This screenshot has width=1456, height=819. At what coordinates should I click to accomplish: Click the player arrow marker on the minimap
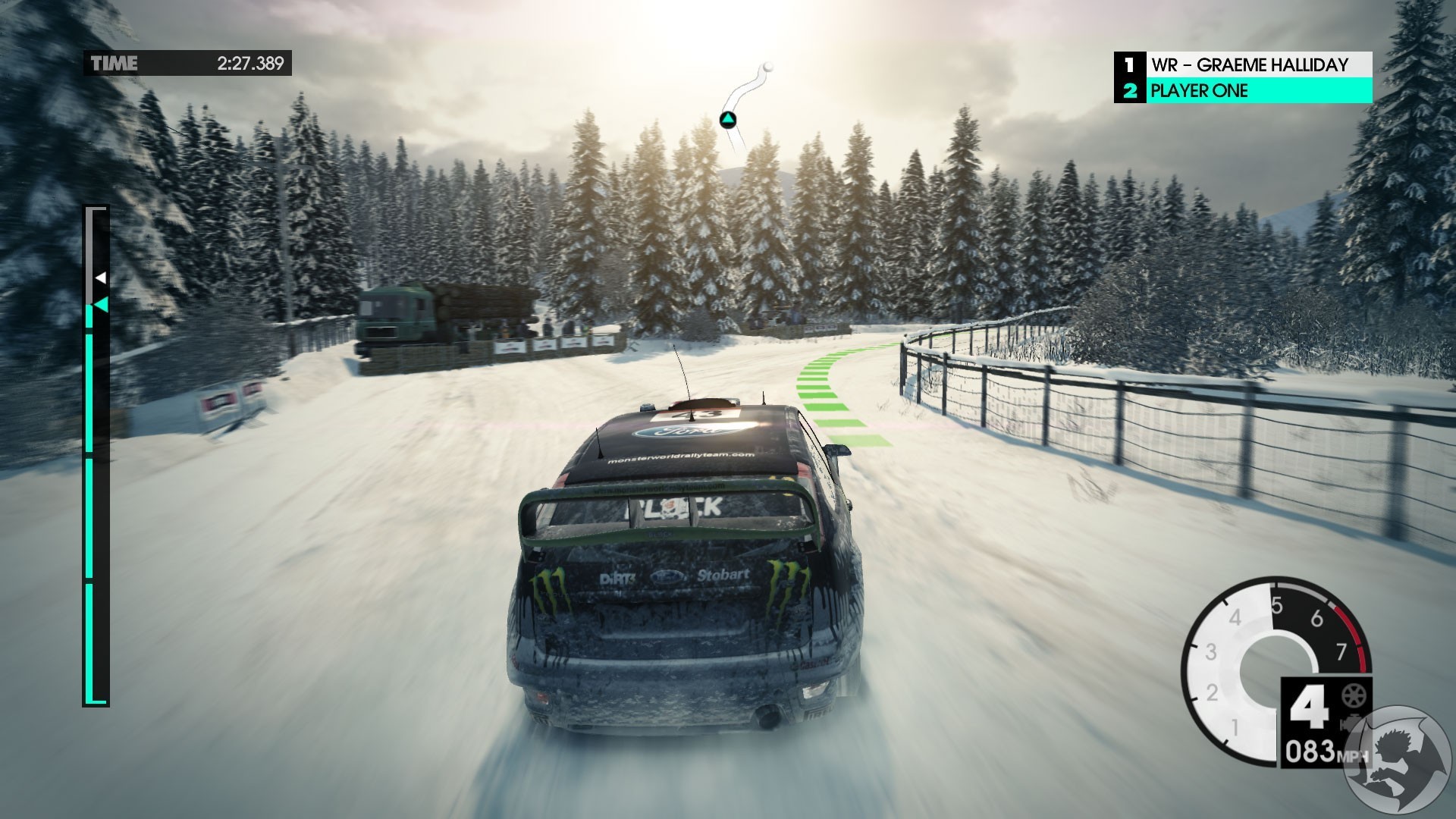[x=727, y=120]
